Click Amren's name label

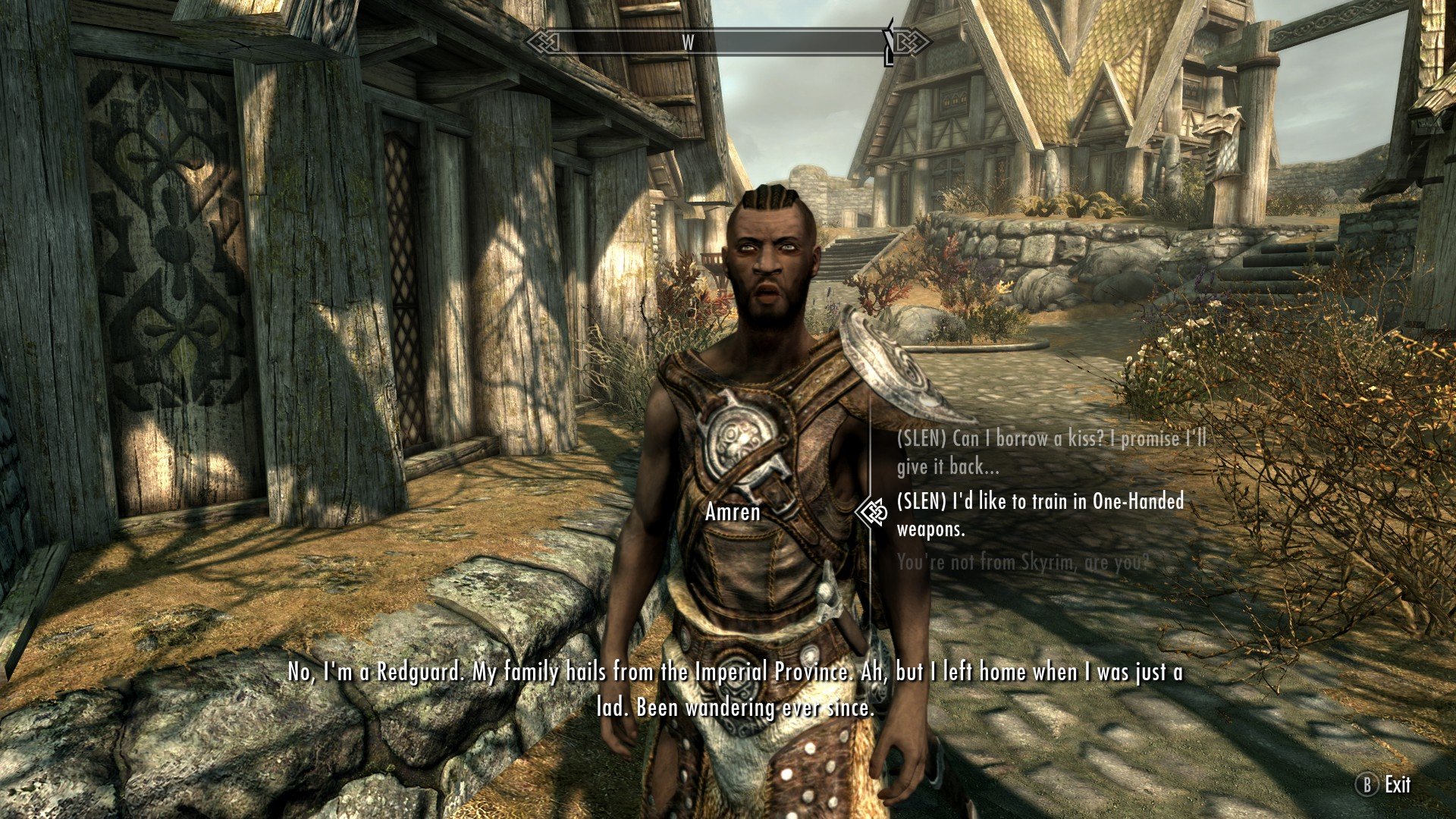[732, 513]
